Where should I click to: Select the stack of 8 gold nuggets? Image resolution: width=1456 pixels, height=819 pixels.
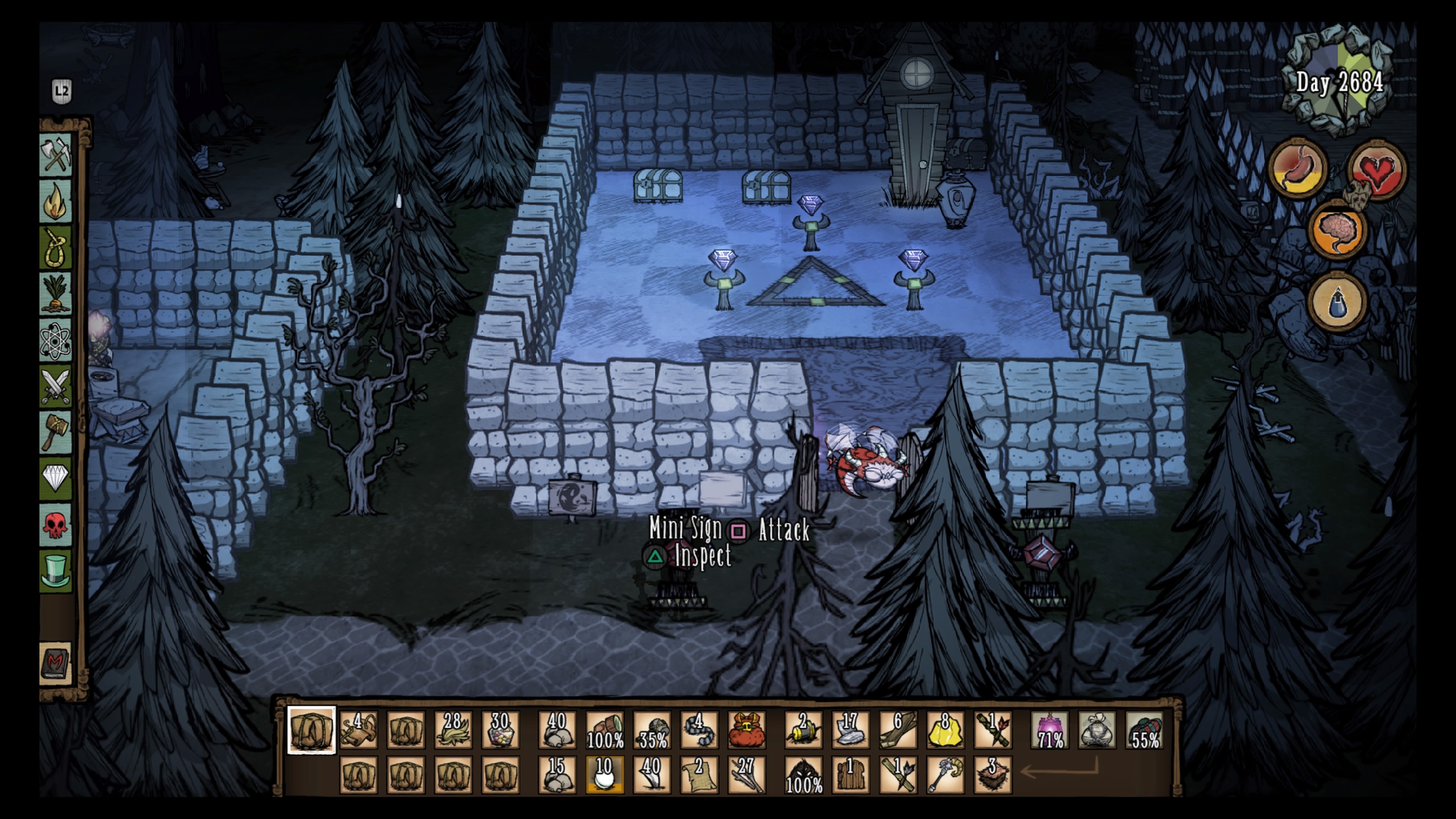tap(946, 730)
